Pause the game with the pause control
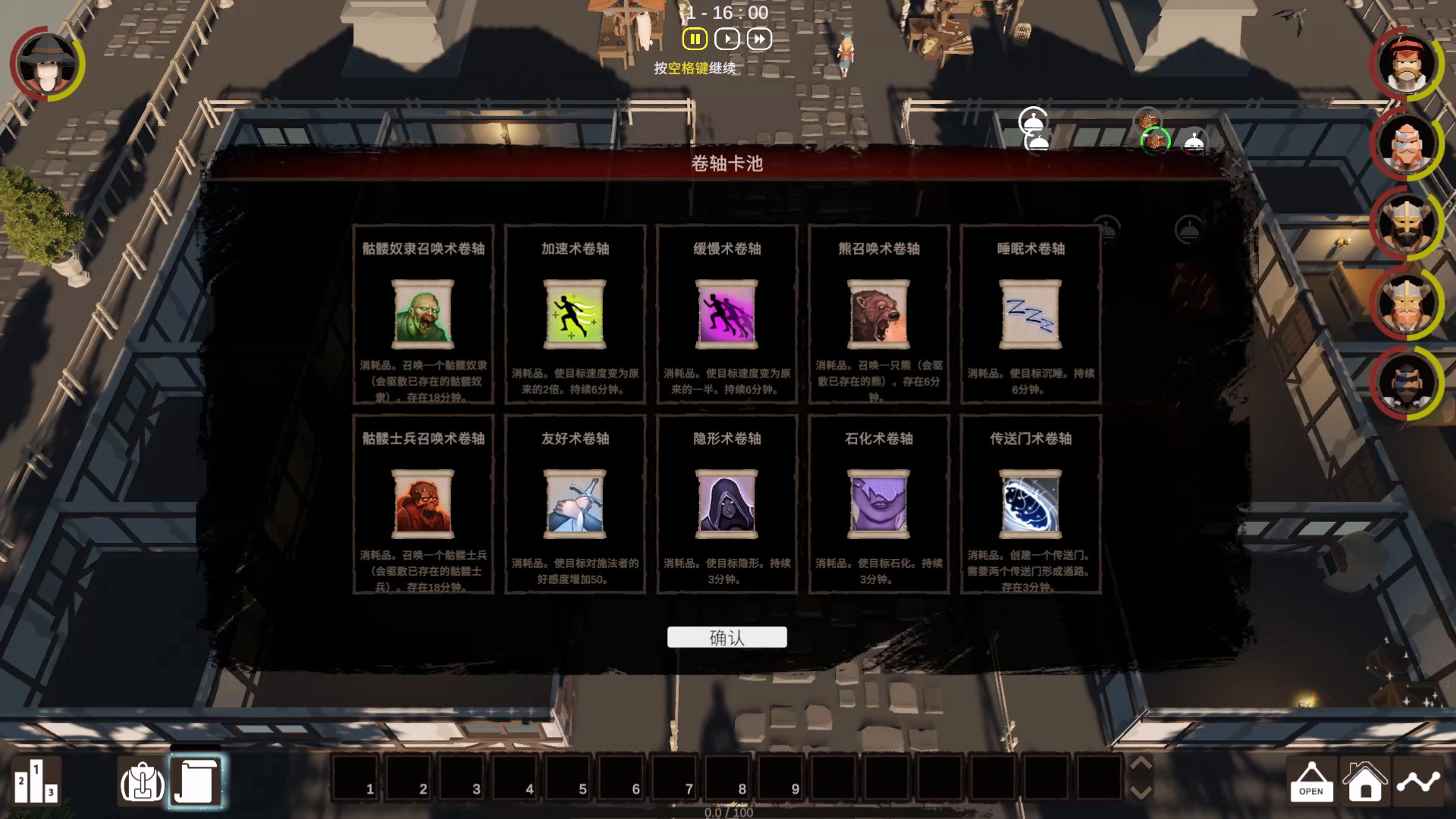Screen dimensions: 1456x819 695,39
